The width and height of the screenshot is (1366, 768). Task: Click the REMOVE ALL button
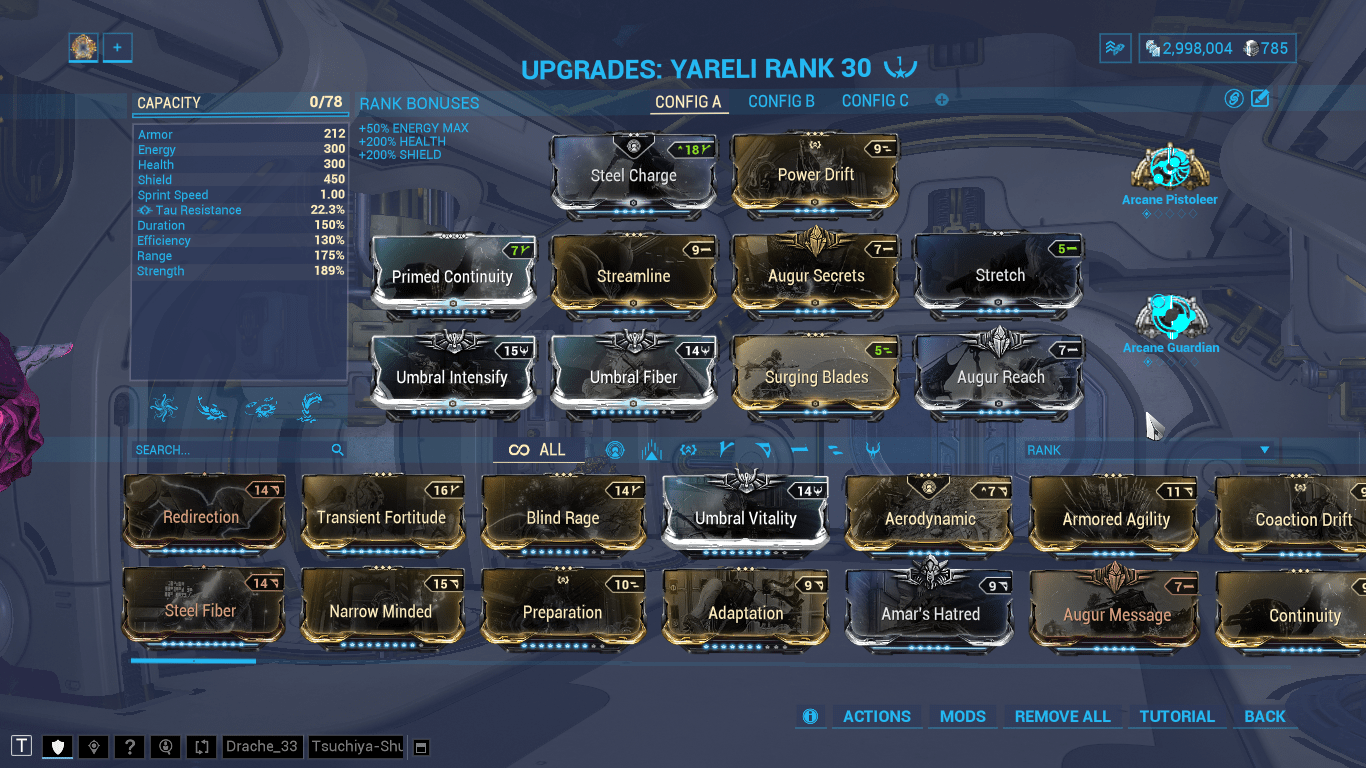click(x=1063, y=716)
